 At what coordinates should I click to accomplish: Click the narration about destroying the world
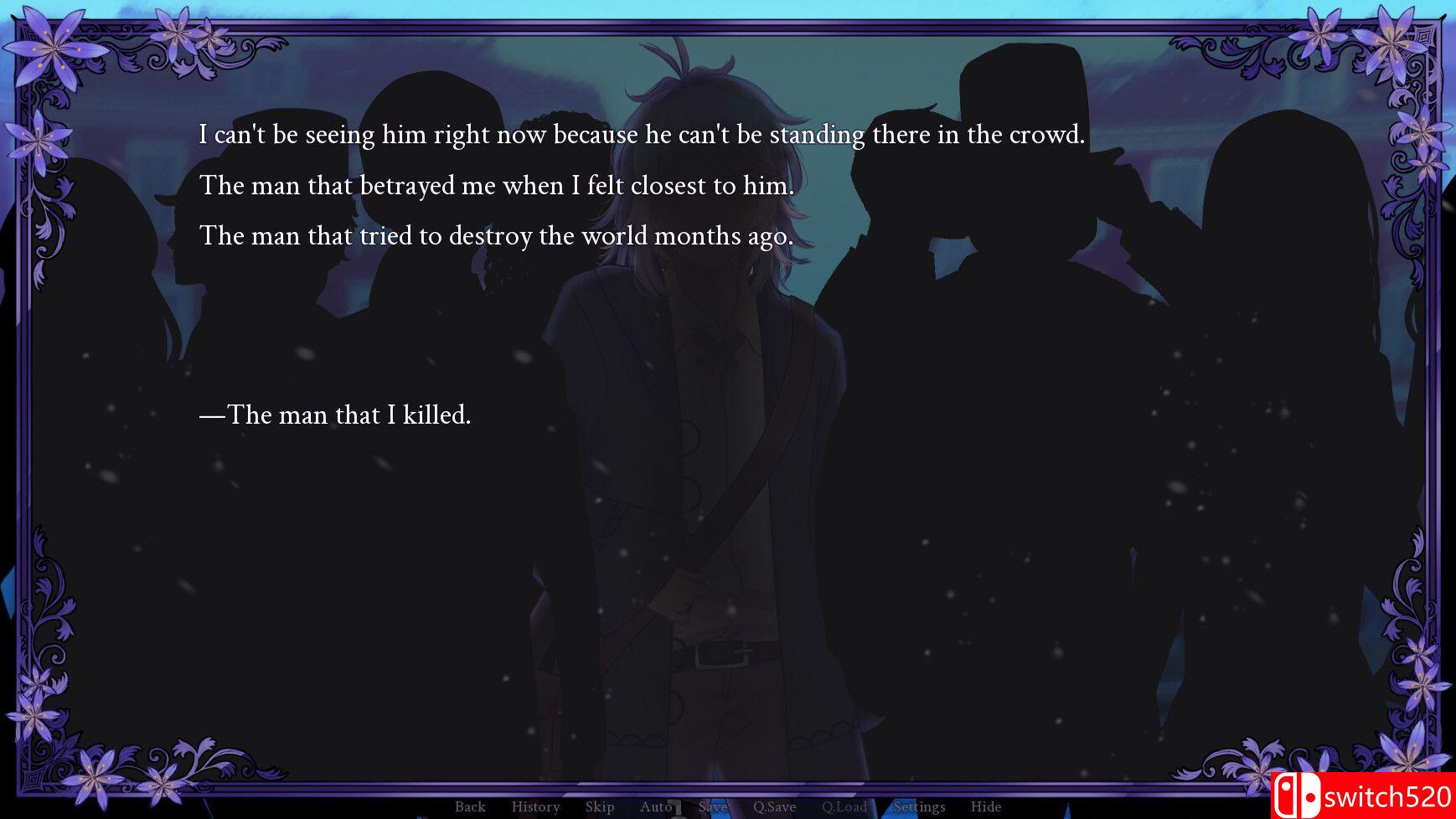pyautogui.click(x=496, y=235)
